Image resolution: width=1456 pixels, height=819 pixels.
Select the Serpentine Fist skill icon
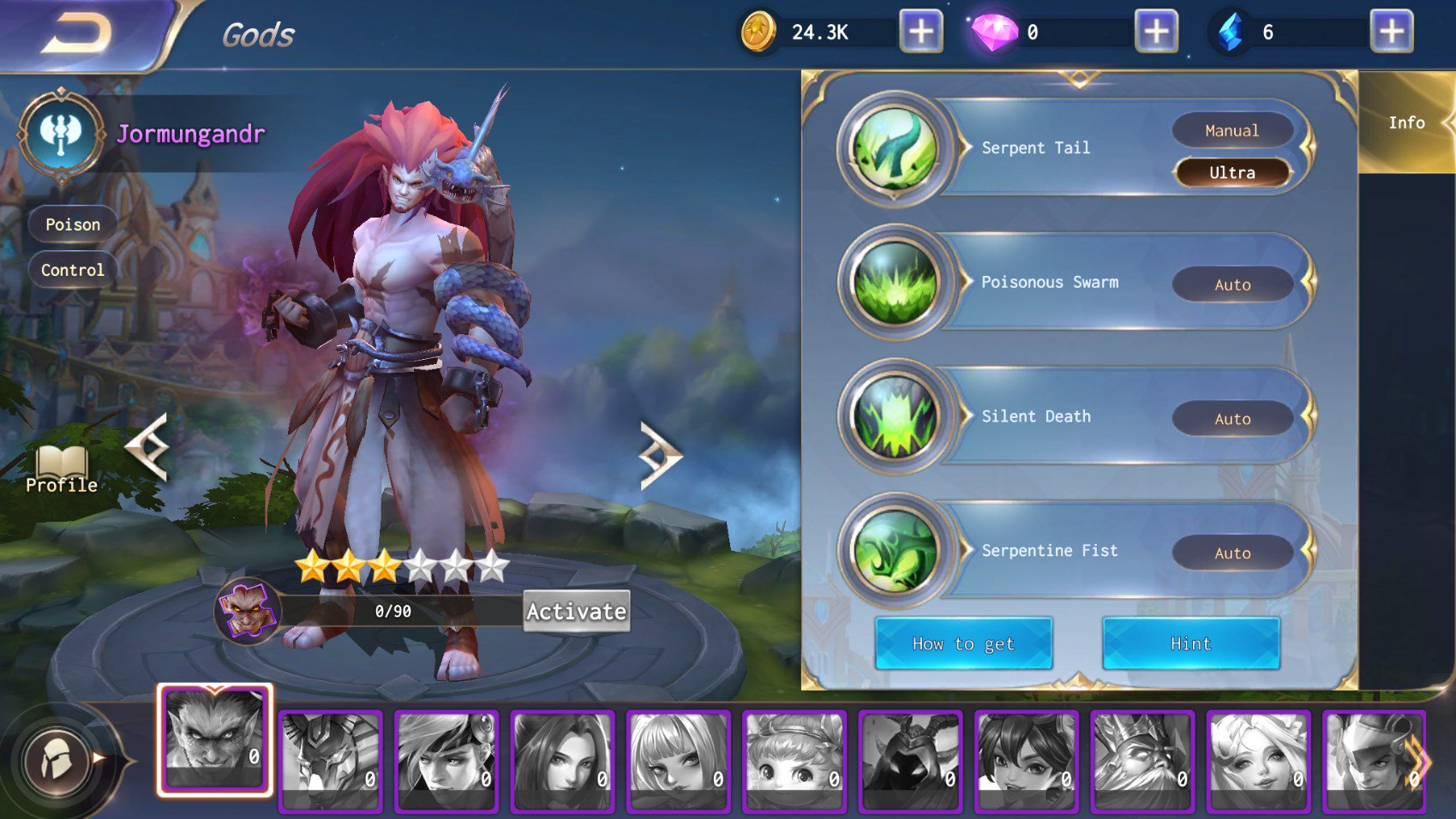894,552
